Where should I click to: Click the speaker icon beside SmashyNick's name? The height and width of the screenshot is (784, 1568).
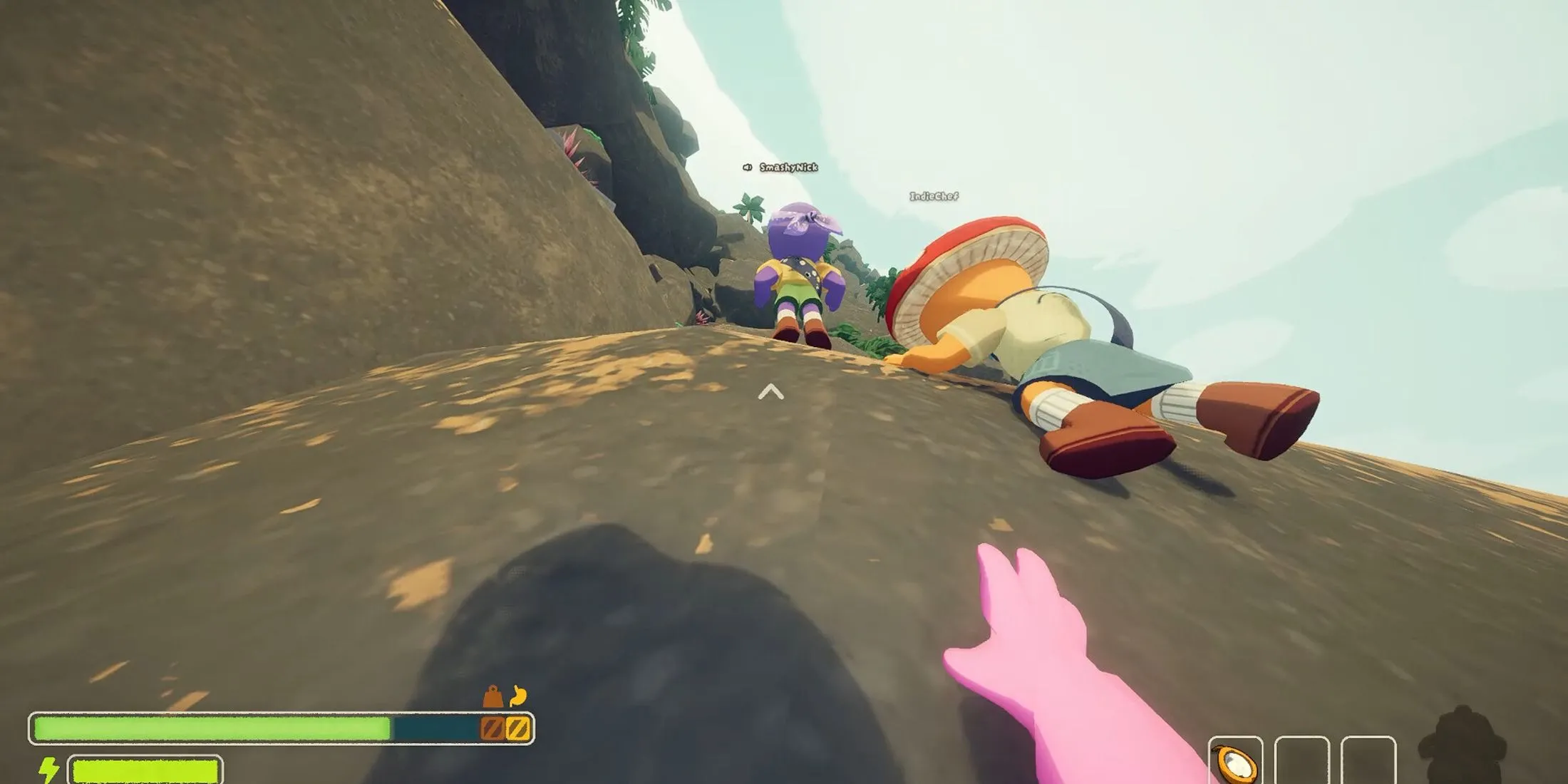click(747, 168)
